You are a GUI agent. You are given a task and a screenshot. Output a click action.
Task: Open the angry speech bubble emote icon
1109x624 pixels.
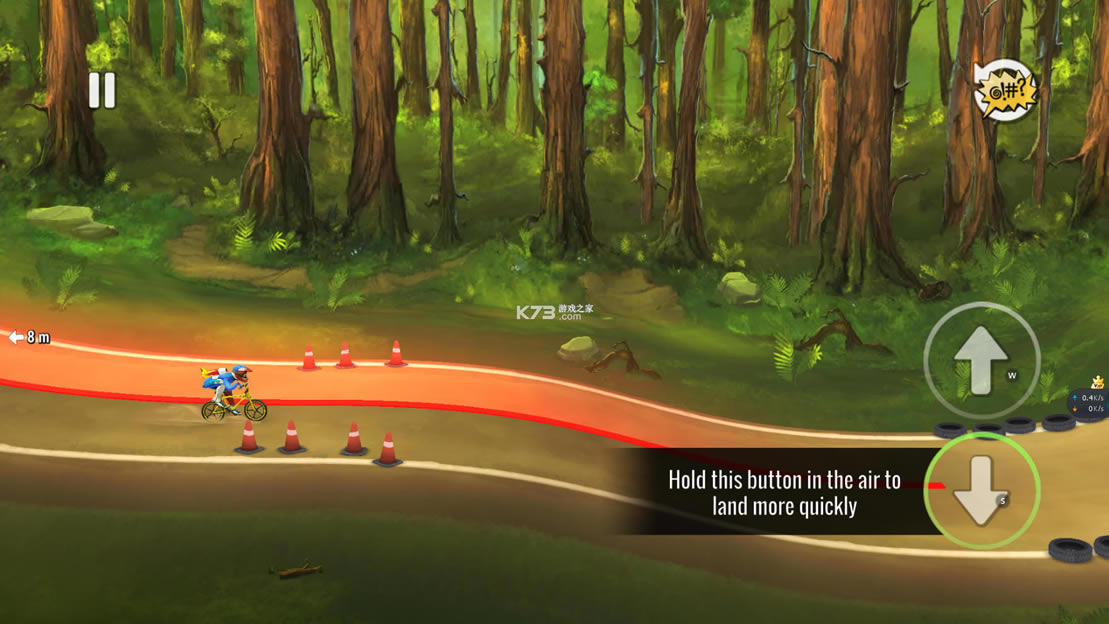click(1004, 91)
